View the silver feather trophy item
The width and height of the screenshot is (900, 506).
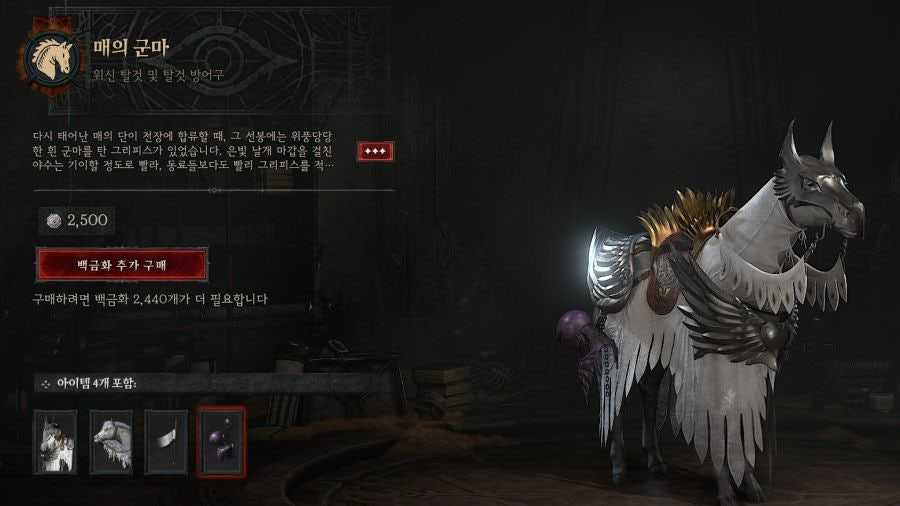[166, 440]
